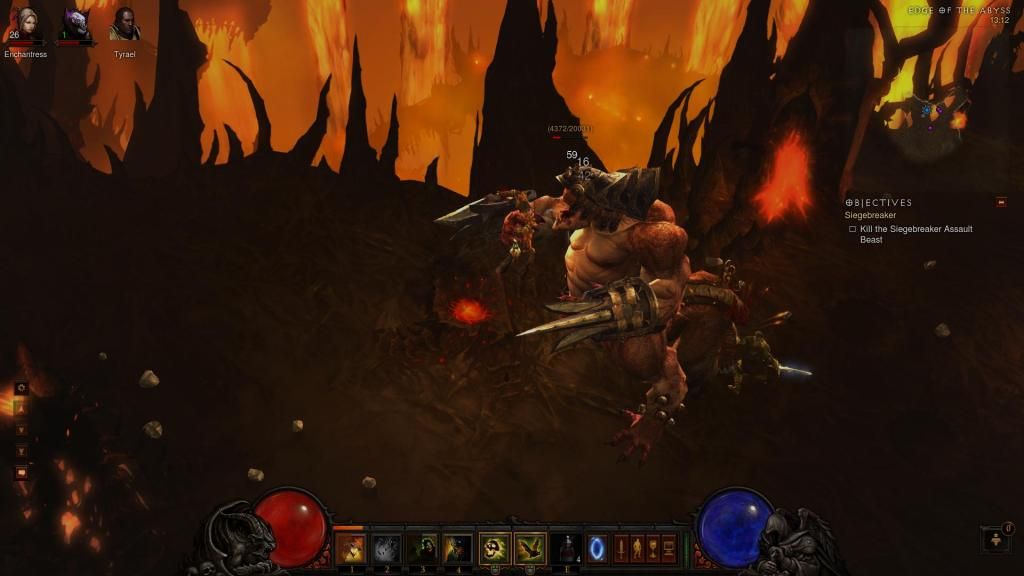Select the green skull left-mouse skill

pos(495,548)
